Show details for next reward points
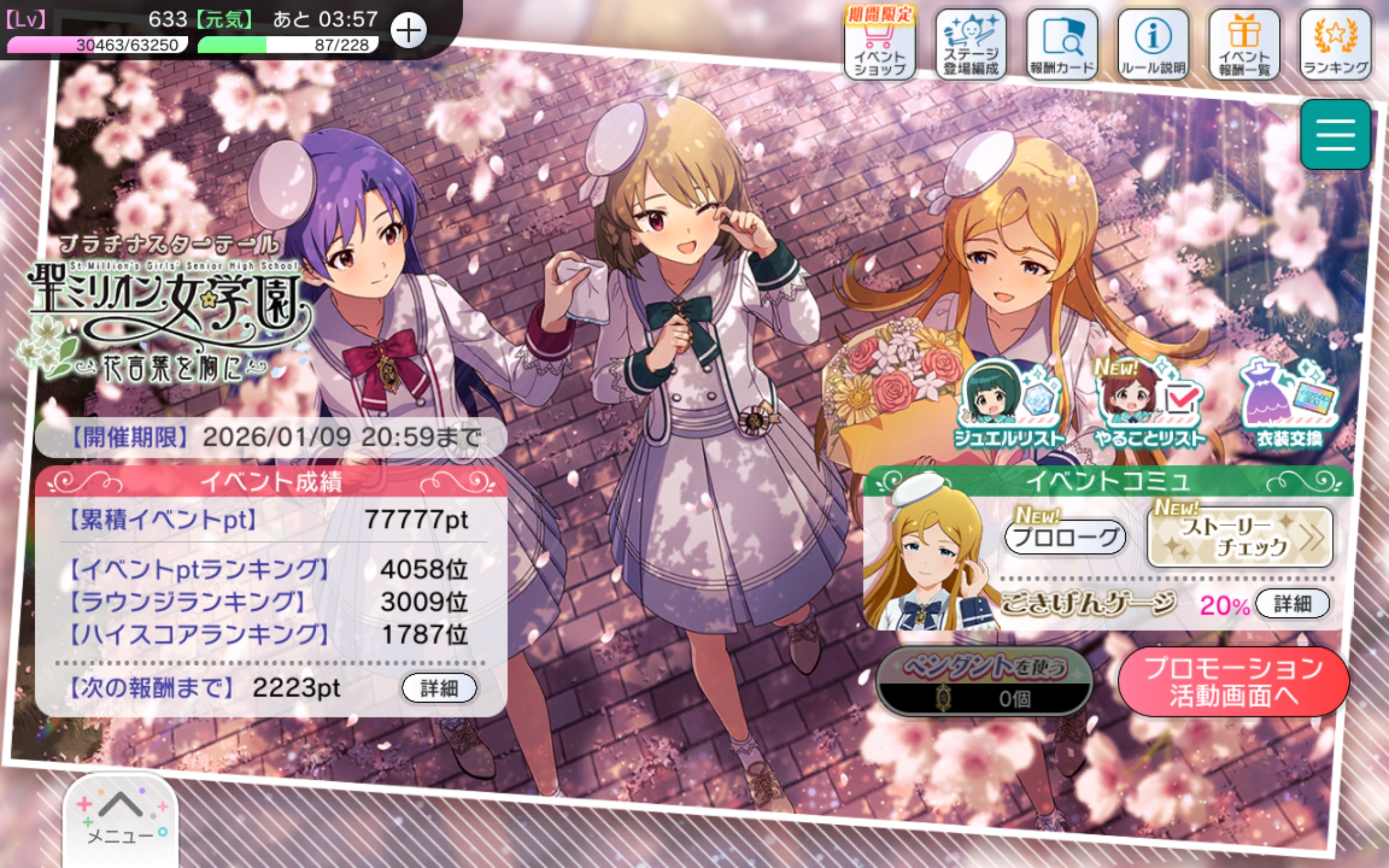This screenshot has height=868, width=1389. (x=439, y=688)
